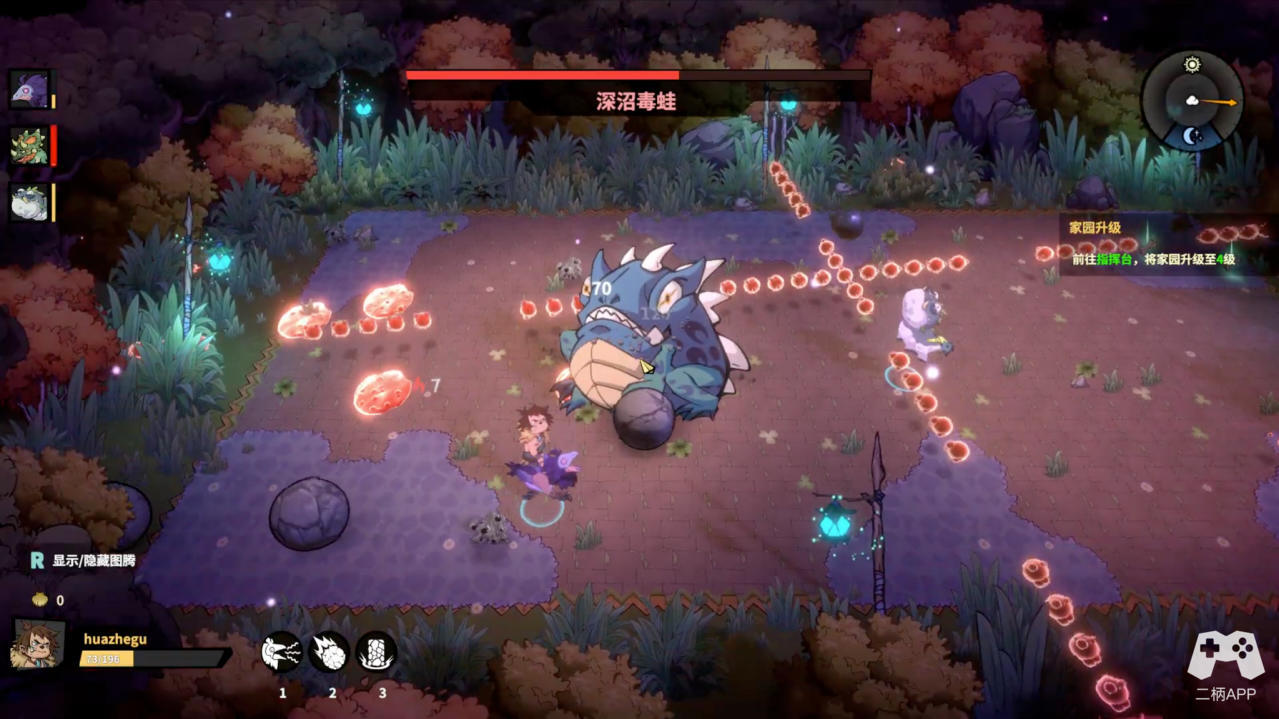1279x719 pixels.
Task: Select the white fluffy beast pet portrait
Action: pyautogui.click(x=29, y=203)
